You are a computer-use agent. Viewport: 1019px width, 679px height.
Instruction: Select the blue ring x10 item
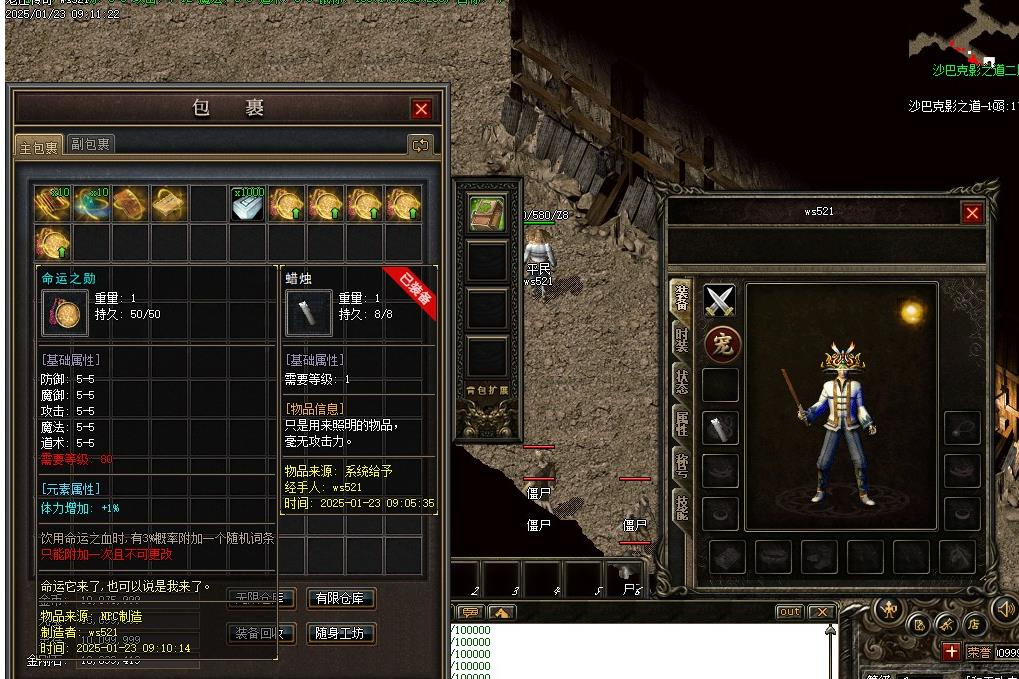tap(91, 203)
